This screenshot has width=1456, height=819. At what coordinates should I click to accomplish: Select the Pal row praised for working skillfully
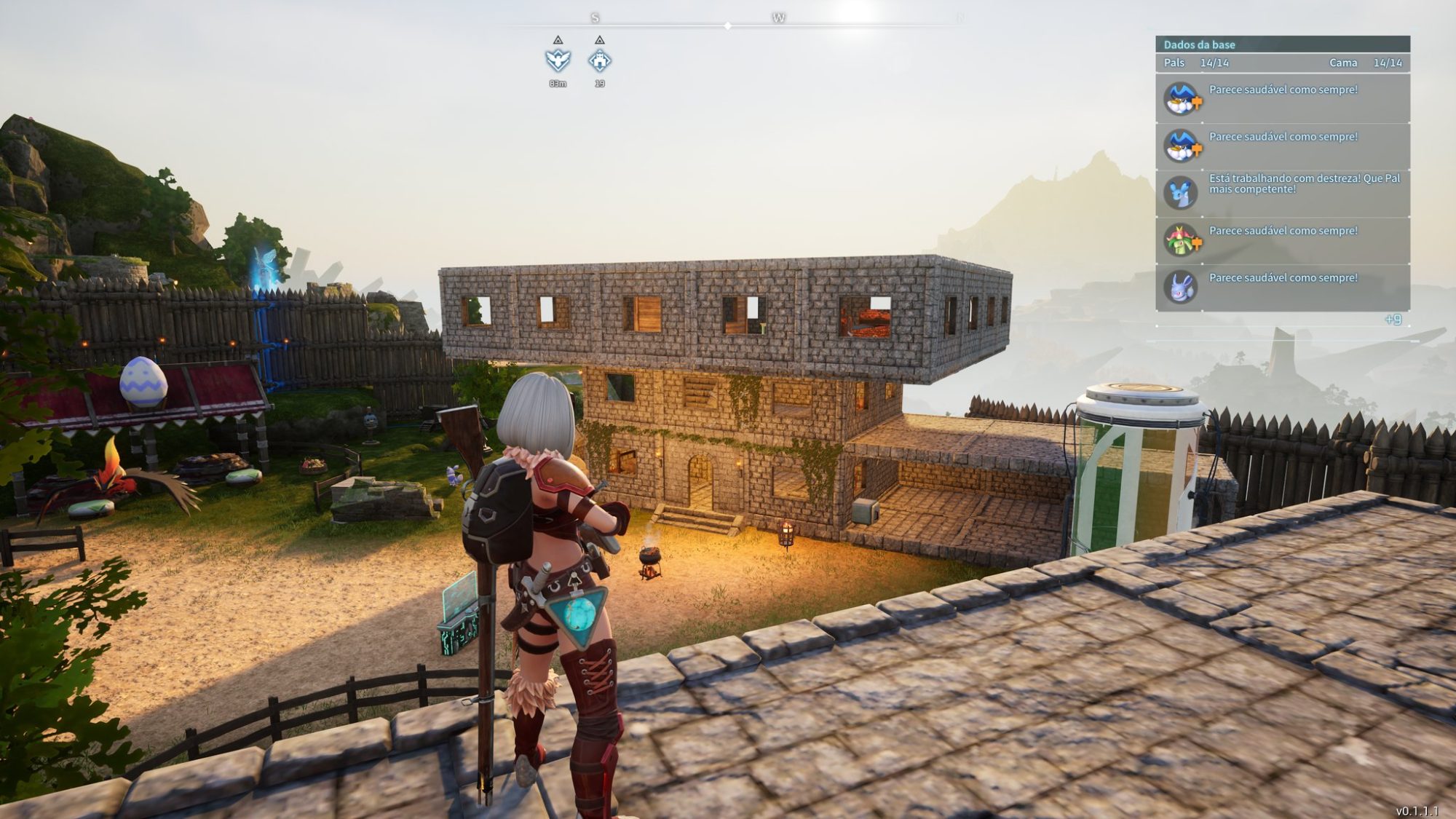point(1282,193)
